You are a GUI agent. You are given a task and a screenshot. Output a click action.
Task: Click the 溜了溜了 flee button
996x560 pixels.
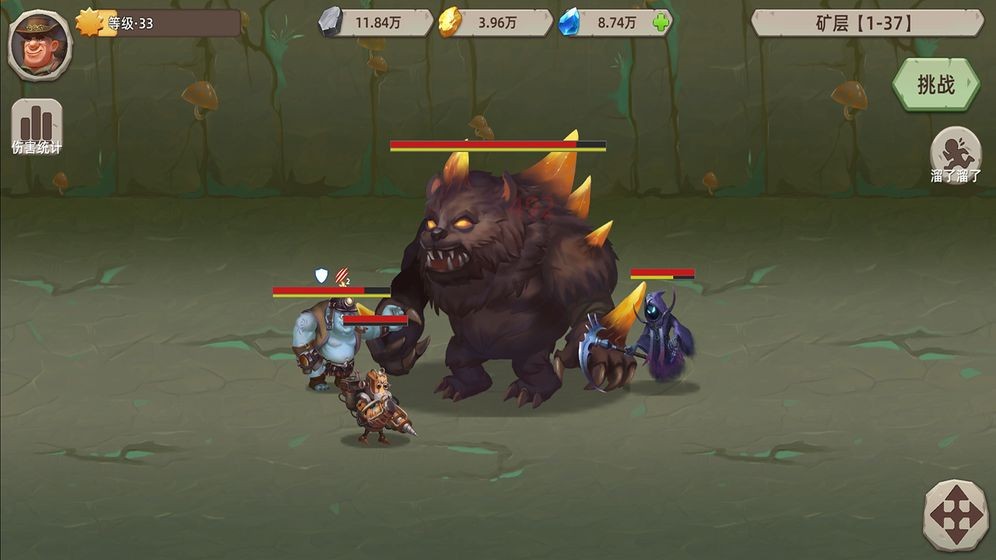pyautogui.click(x=955, y=154)
